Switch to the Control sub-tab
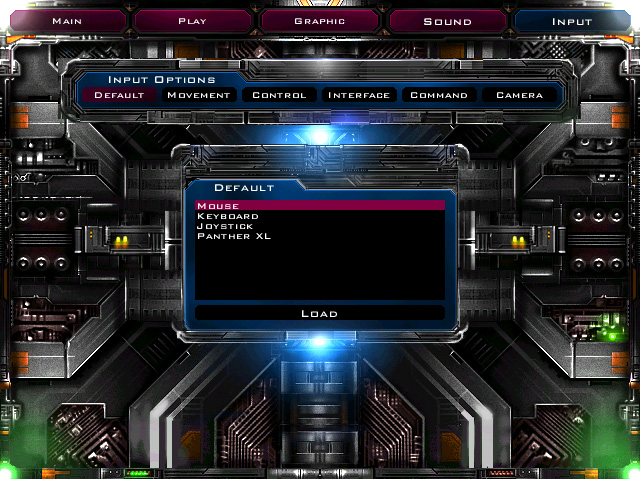 [x=279, y=96]
